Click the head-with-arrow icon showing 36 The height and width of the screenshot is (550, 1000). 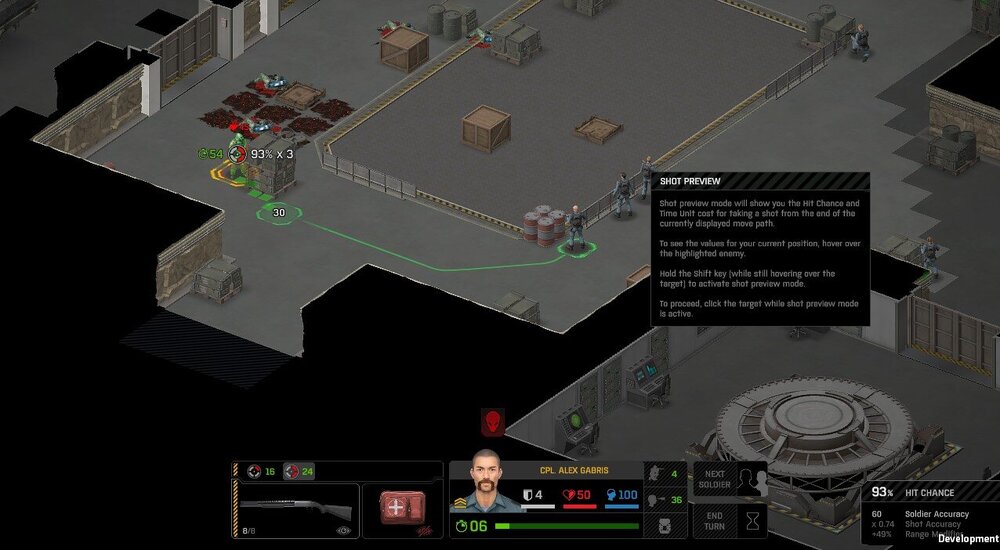(x=657, y=500)
